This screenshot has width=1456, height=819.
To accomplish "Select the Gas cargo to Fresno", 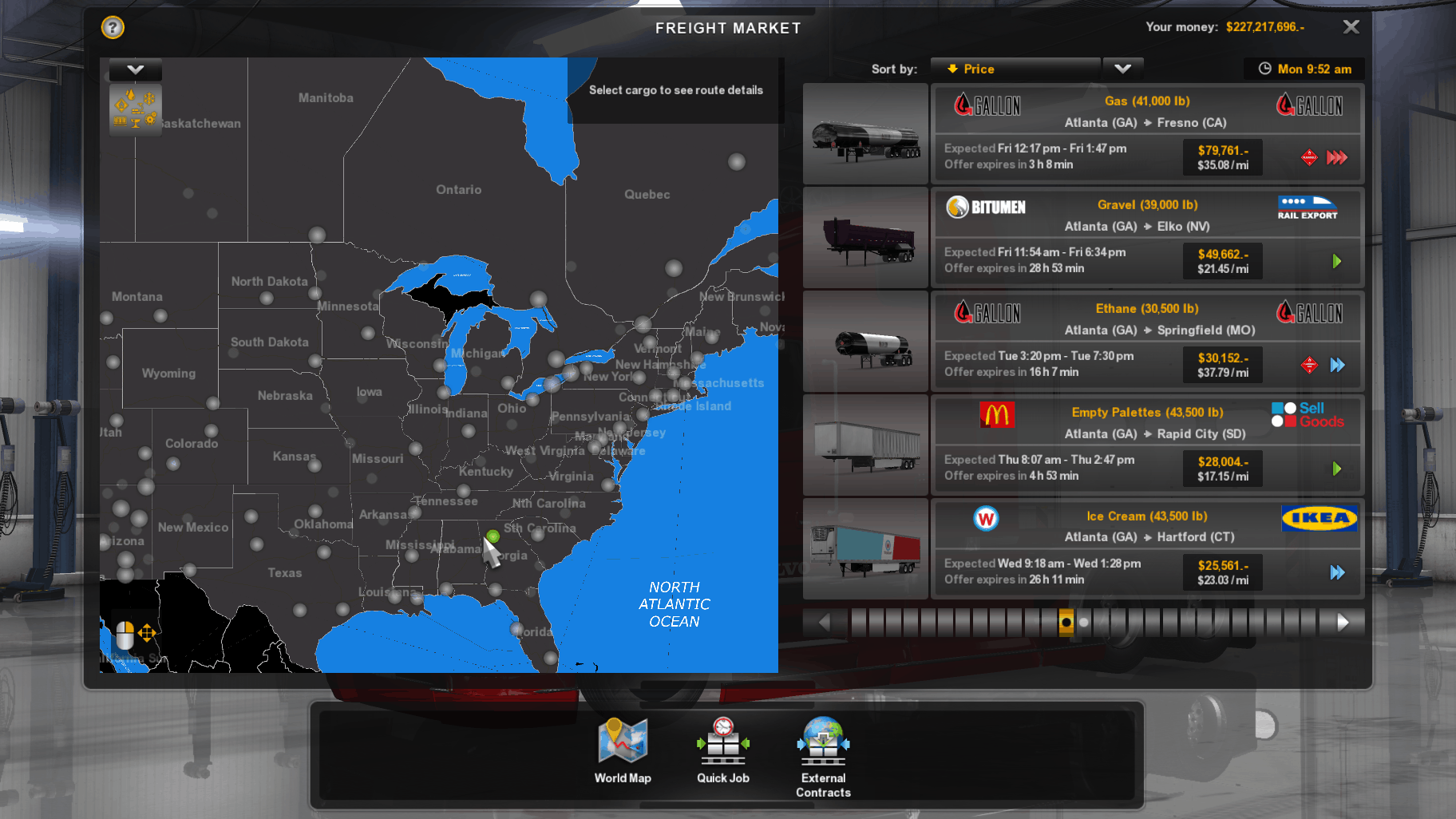I will pos(1146,133).
